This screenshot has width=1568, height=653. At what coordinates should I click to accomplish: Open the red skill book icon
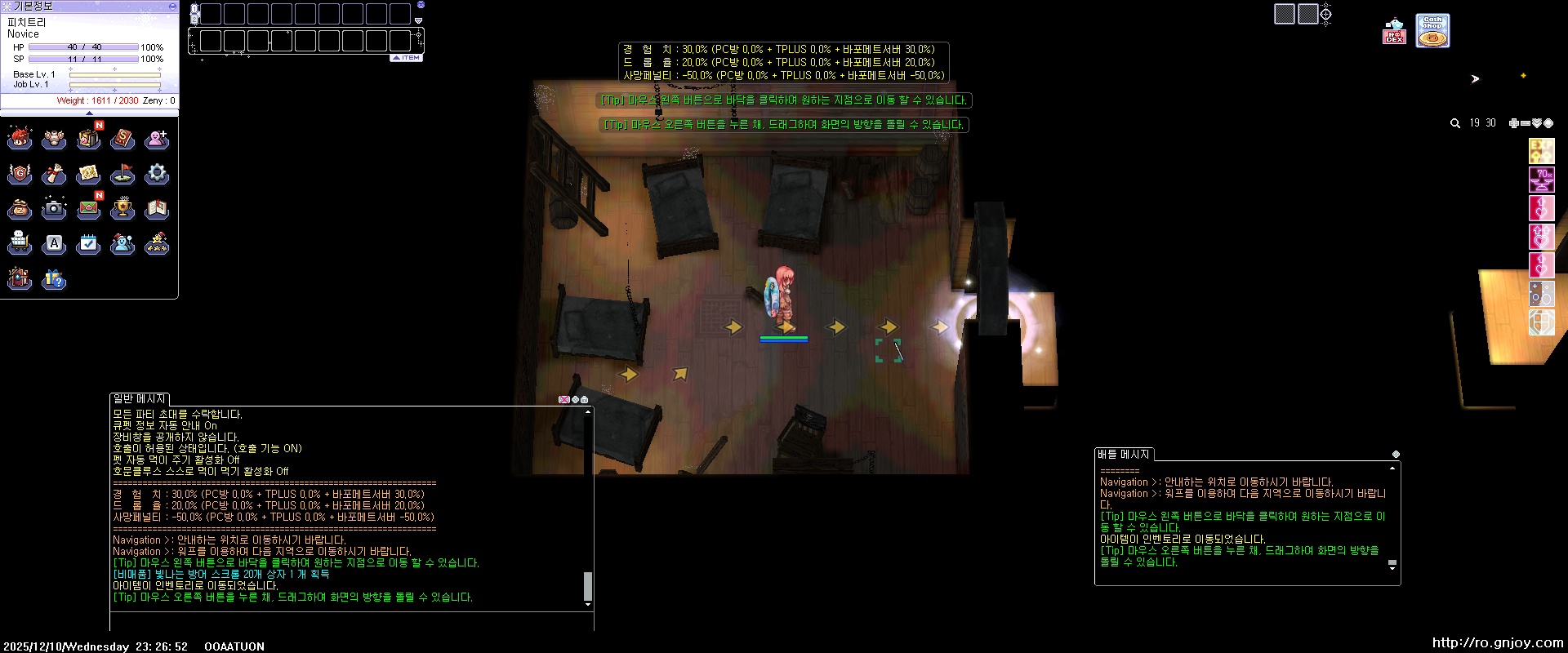[122, 140]
